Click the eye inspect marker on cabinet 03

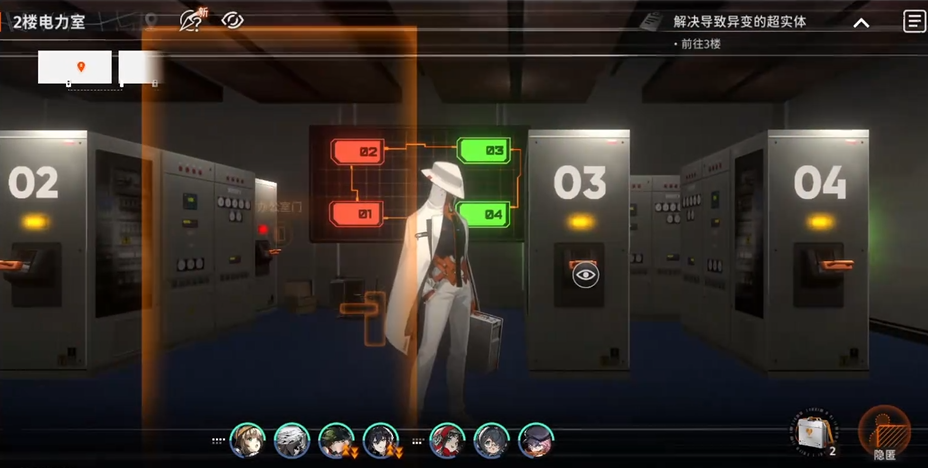point(585,273)
